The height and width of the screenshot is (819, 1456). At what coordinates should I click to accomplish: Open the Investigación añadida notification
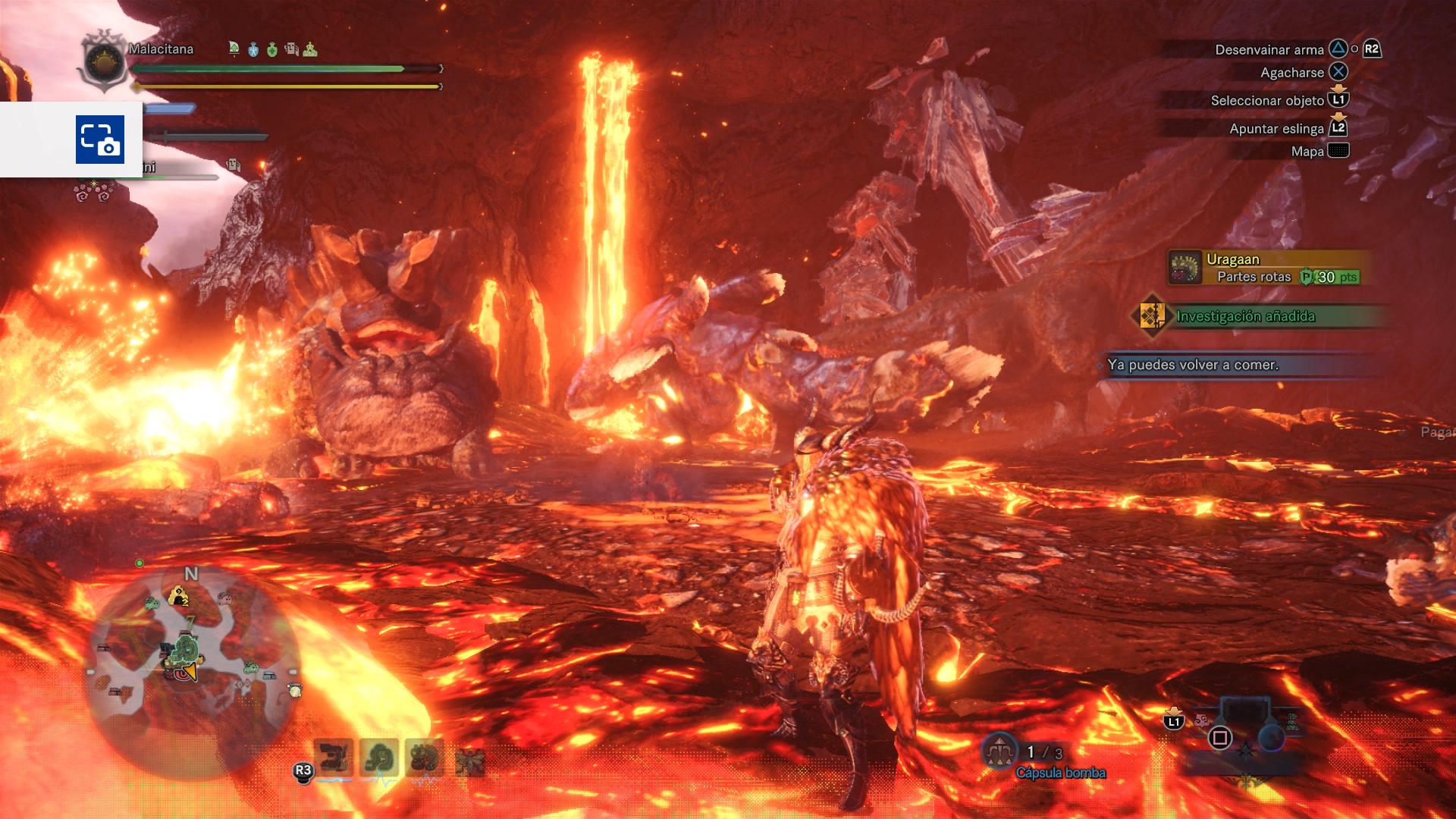pos(1245,316)
